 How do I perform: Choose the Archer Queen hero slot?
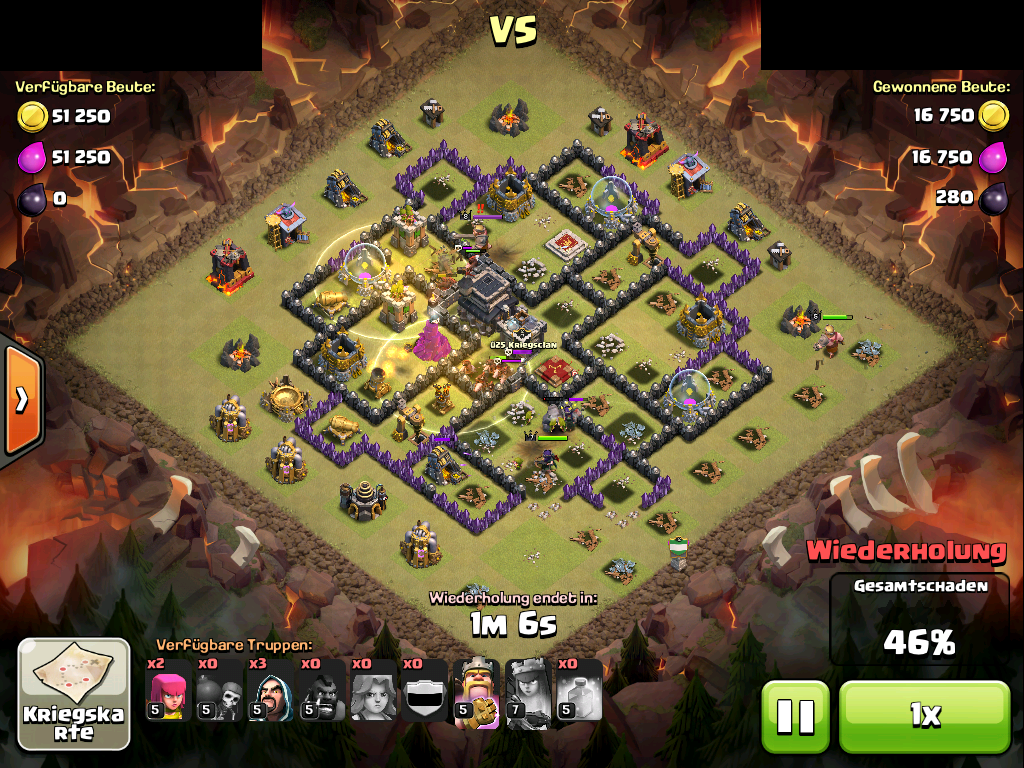(527, 691)
